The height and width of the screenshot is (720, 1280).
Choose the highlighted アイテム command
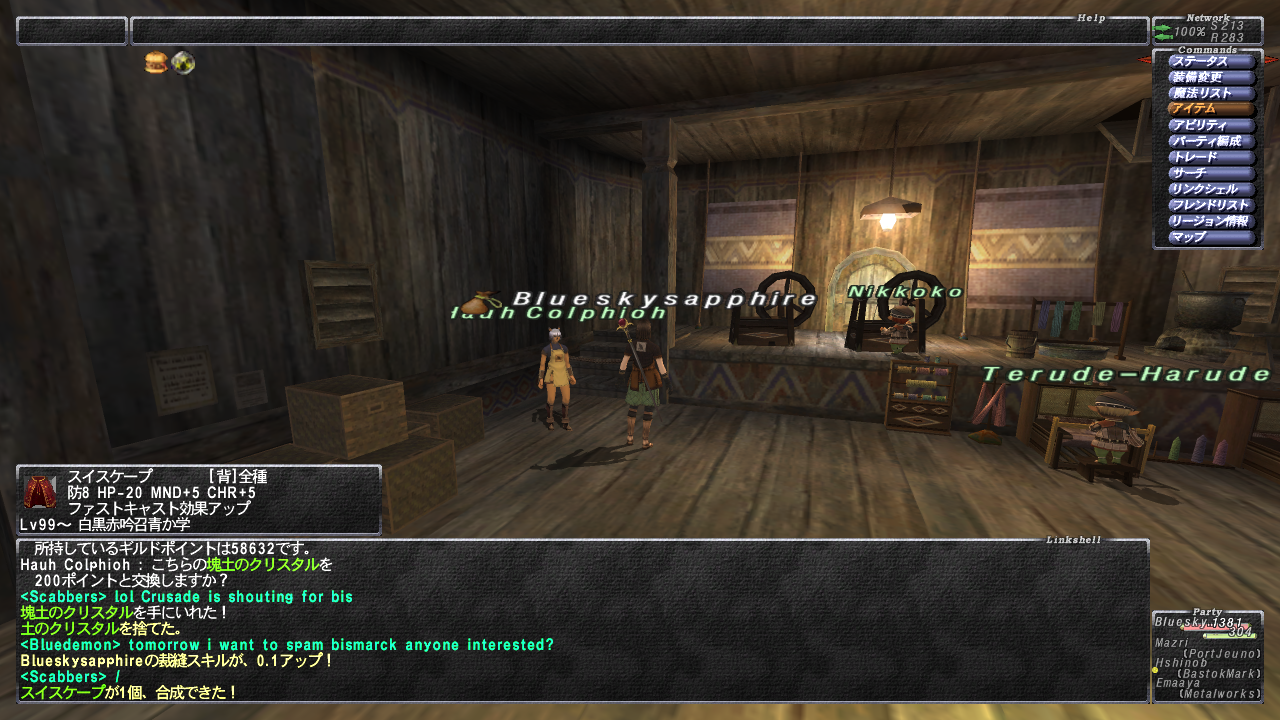[1210, 110]
